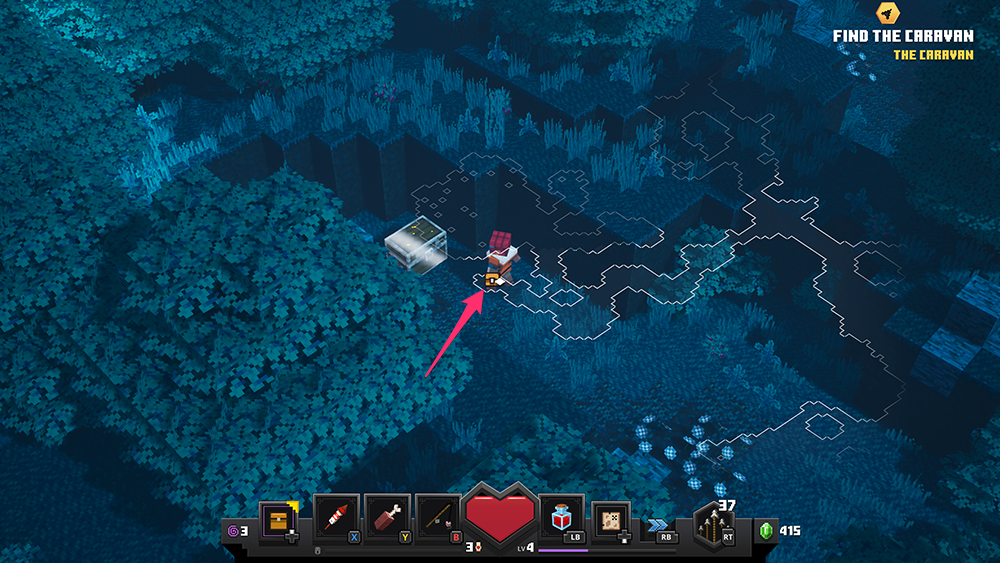Activate the meat artifact slot
The height and width of the screenshot is (563, 1000).
click(x=386, y=518)
